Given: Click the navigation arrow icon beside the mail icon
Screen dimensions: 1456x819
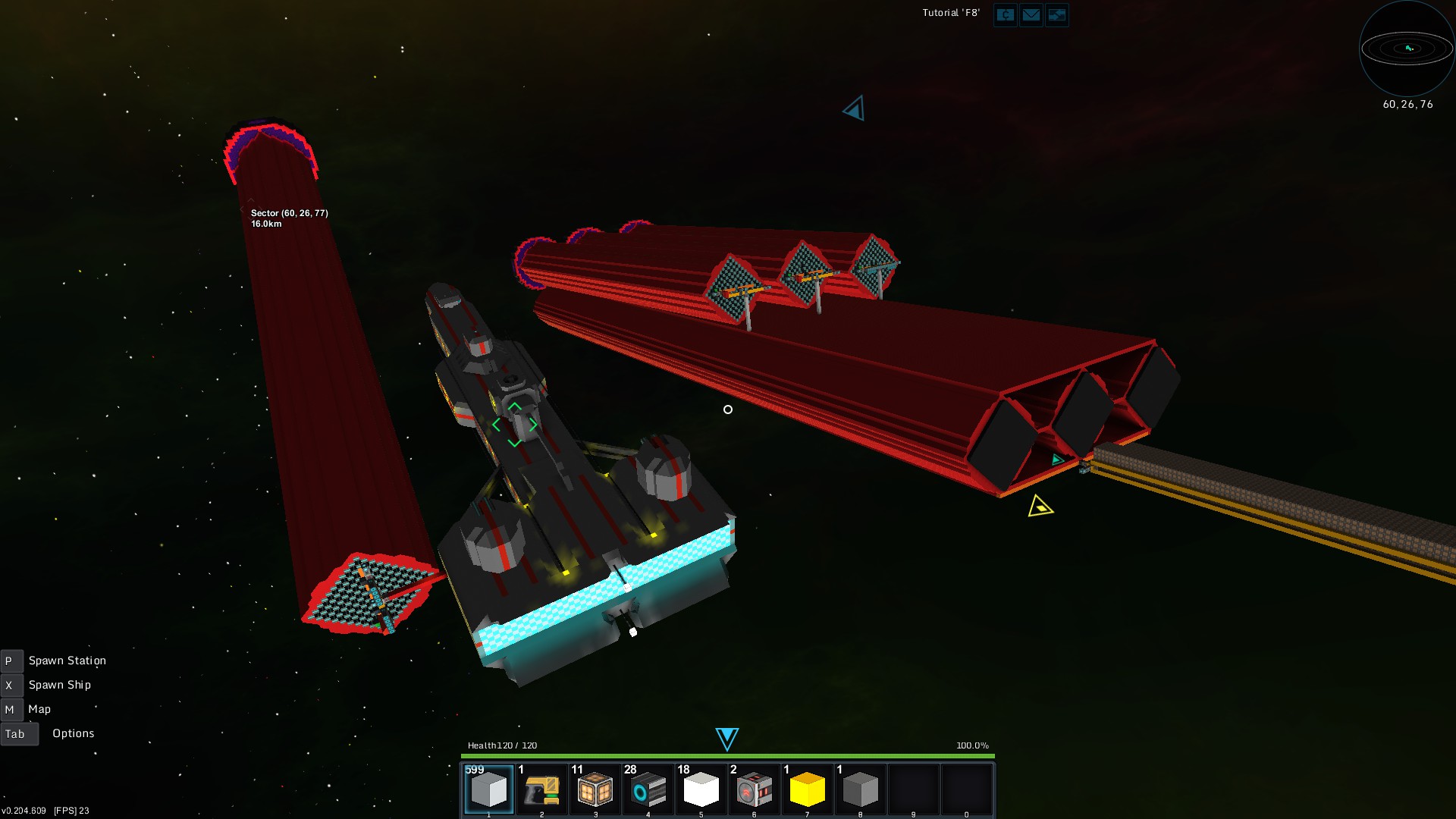Looking at the screenshot, I should pyautogui.click(x=1057, y=15).
